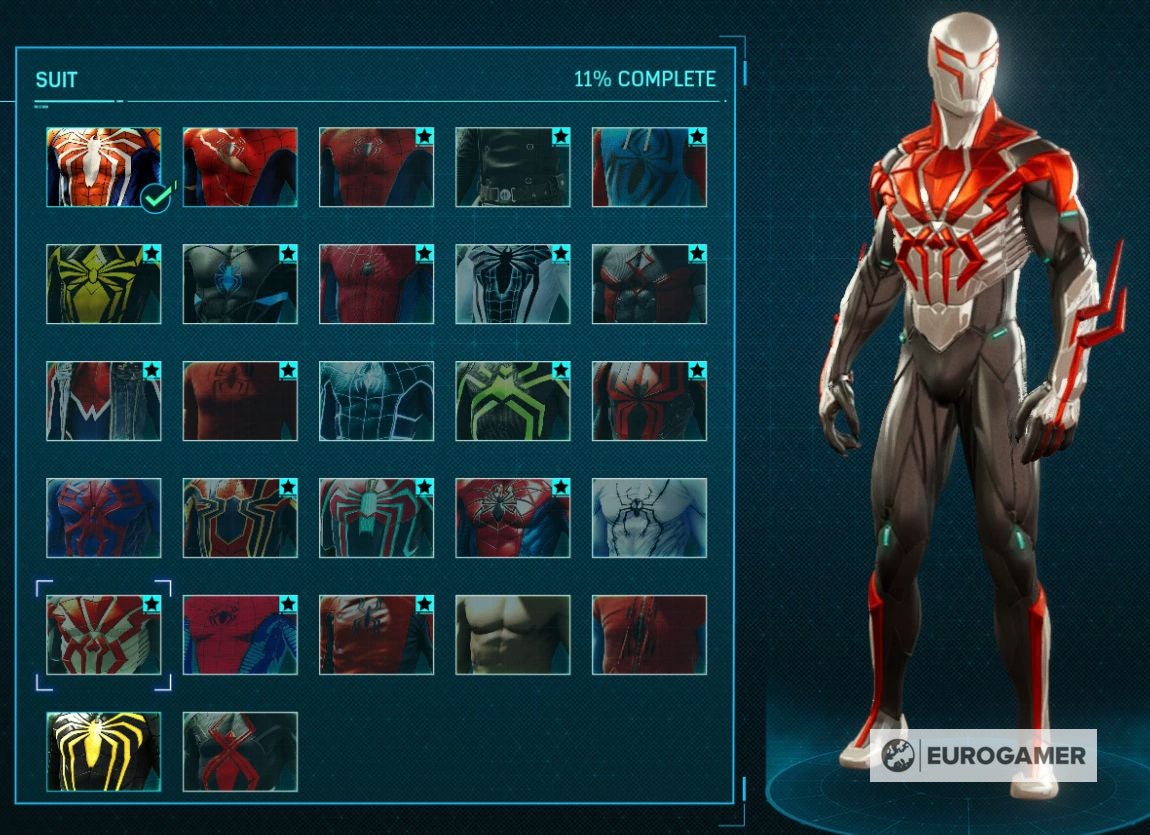Choose the black Noir suit with belt
Image resolution: width=1150 pixels, height=835 pixels.
[513, 167]
